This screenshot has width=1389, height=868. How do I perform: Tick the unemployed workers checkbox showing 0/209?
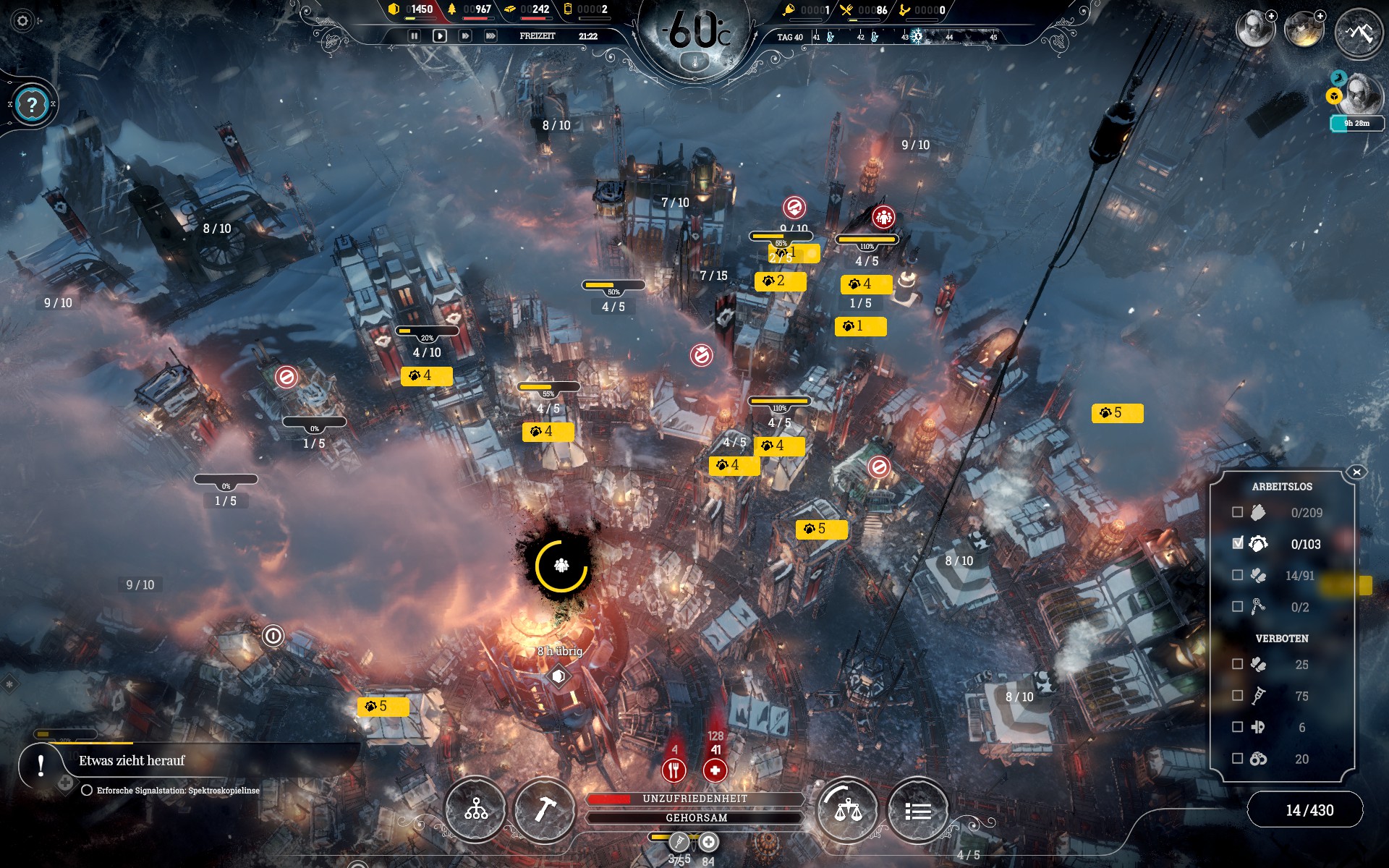[x=1238, y=512]
